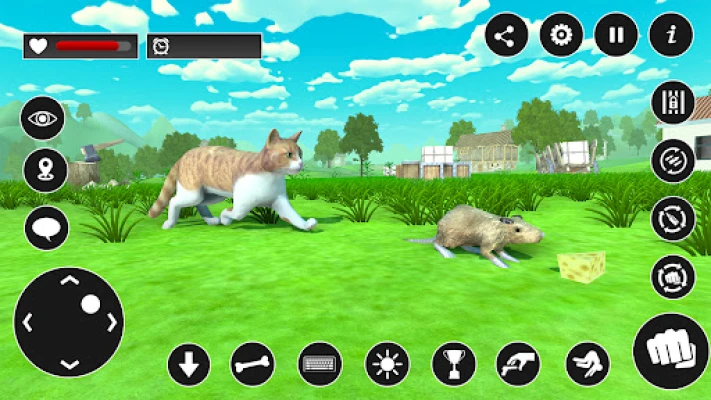Show the info panel
Viewport: 711px width, 400px height.
671,36
